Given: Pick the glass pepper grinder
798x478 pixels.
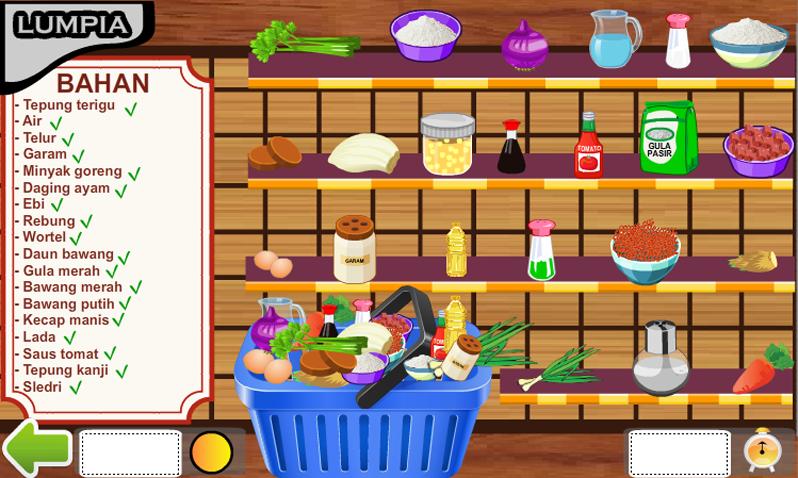Looking at the screenshot, I should coord(660,358).
